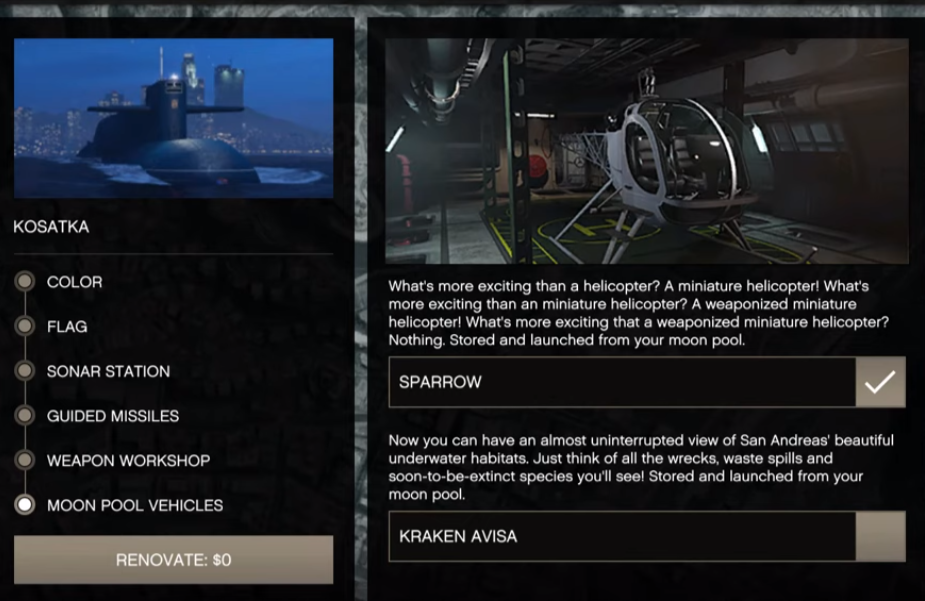Select the Flag option

[67, 327]
